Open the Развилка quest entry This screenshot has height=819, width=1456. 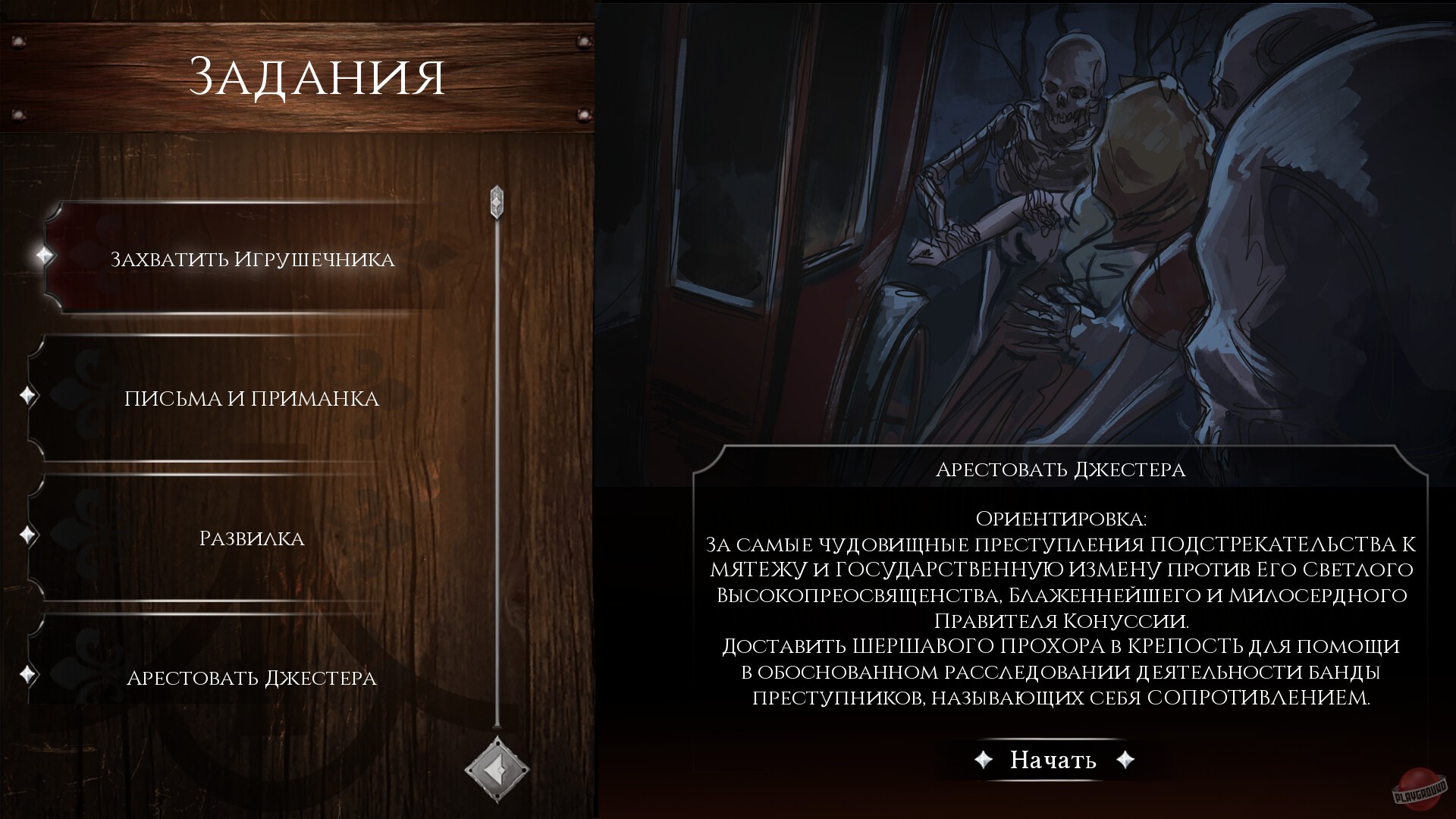pos(253,538)
